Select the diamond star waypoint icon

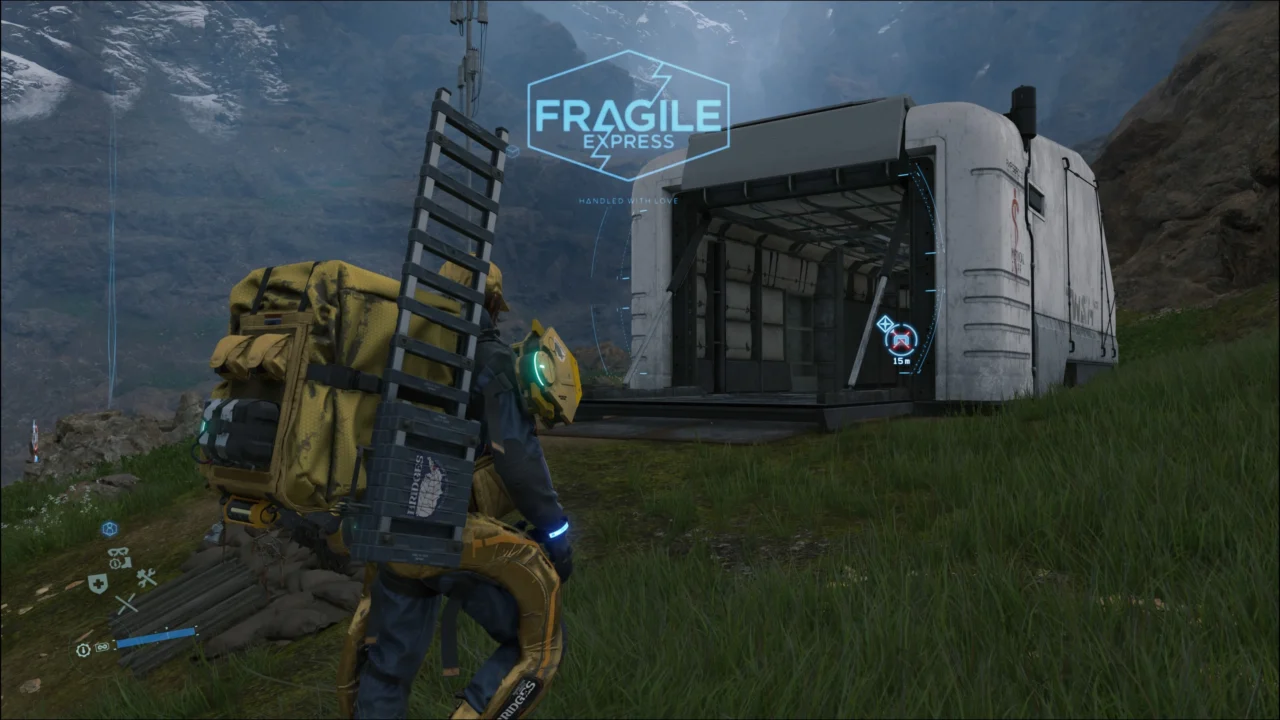885,323
